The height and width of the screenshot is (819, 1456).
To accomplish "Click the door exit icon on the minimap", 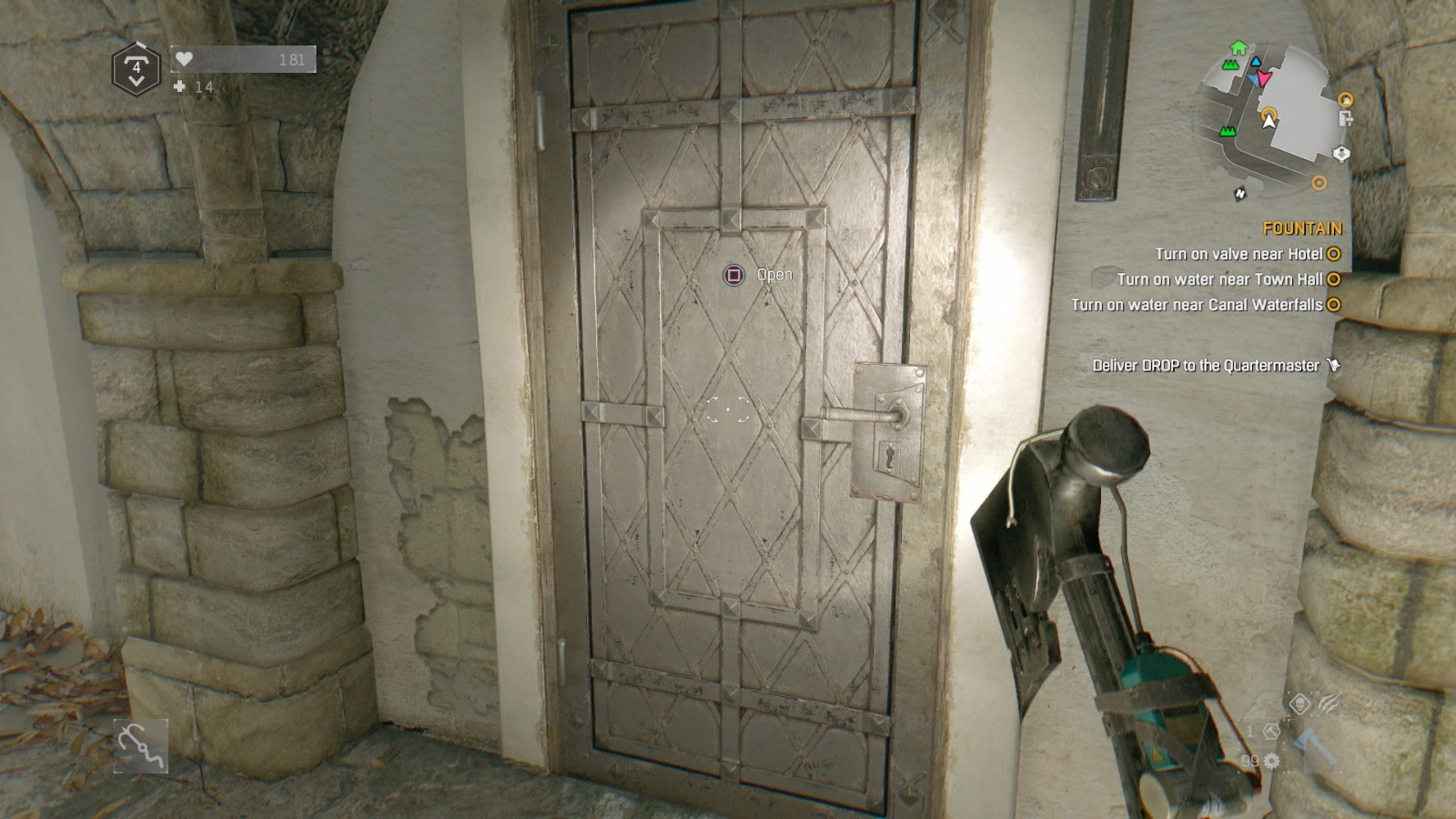I will click(x=1345, y=118).
